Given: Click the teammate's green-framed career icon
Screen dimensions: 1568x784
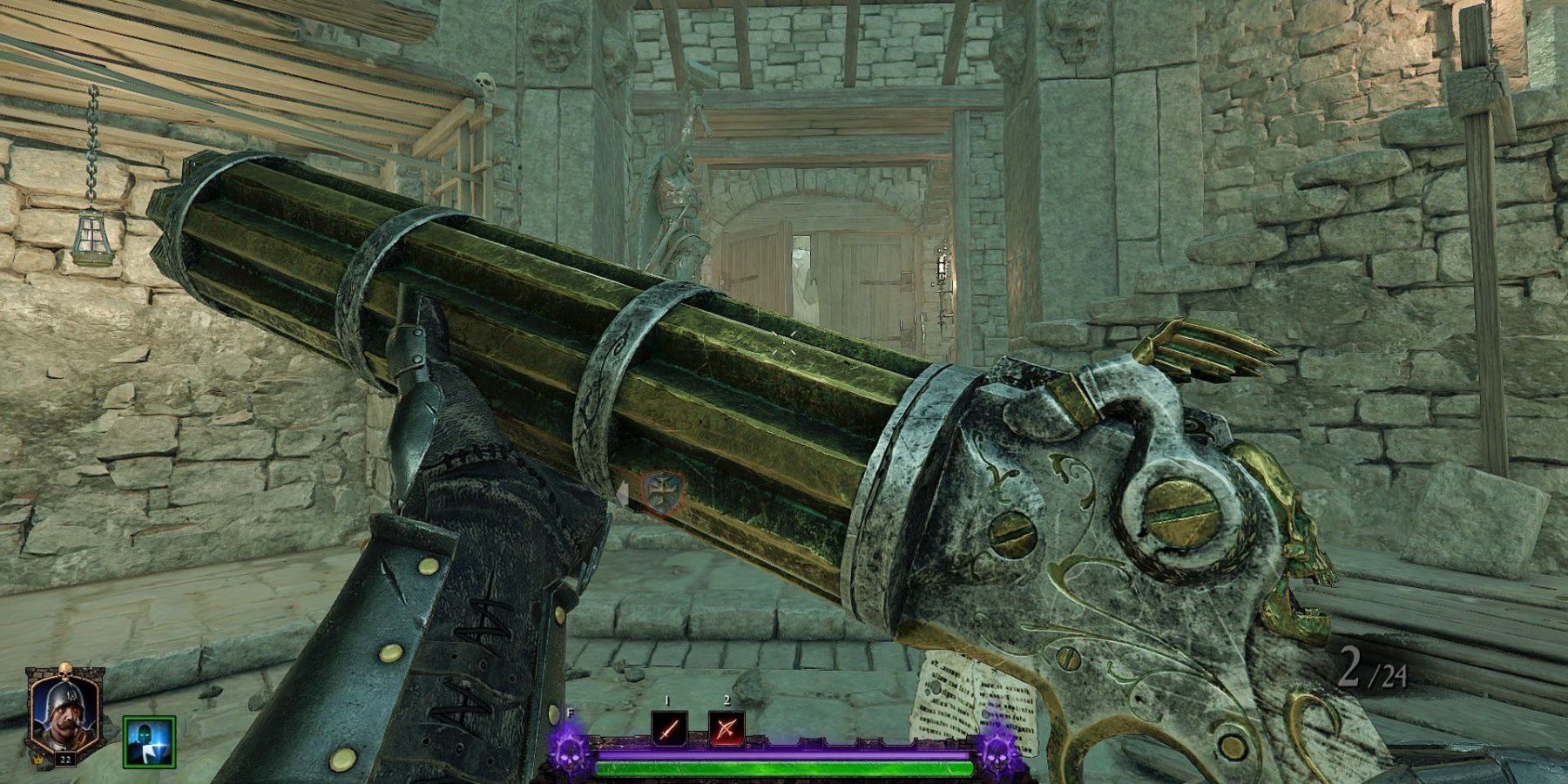Looking at the screenshot, I should click(x=149, y=742).
